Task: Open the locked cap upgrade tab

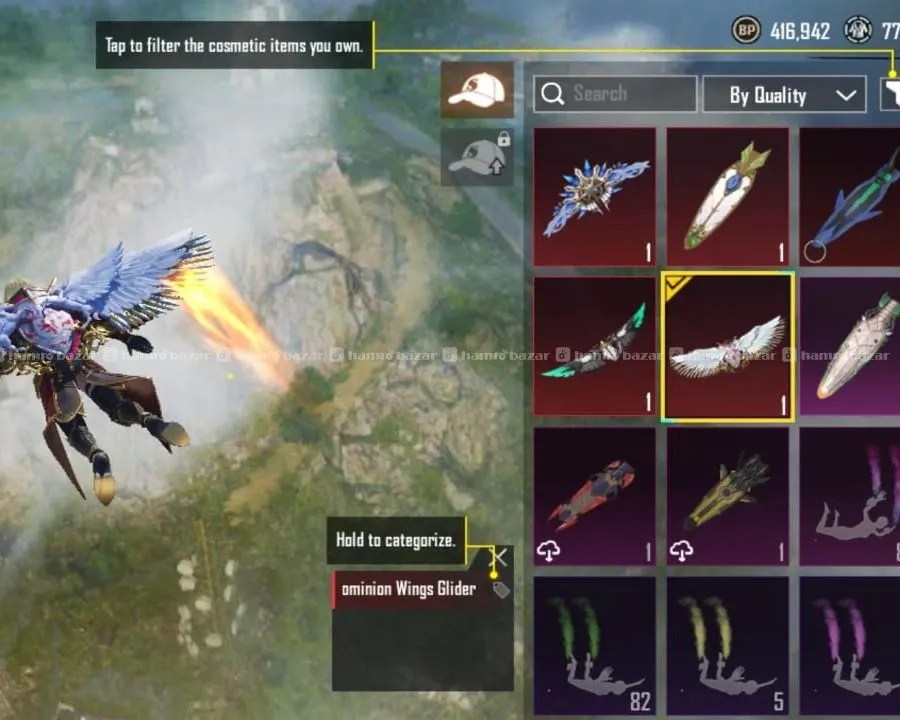Action: click(477, 157)
